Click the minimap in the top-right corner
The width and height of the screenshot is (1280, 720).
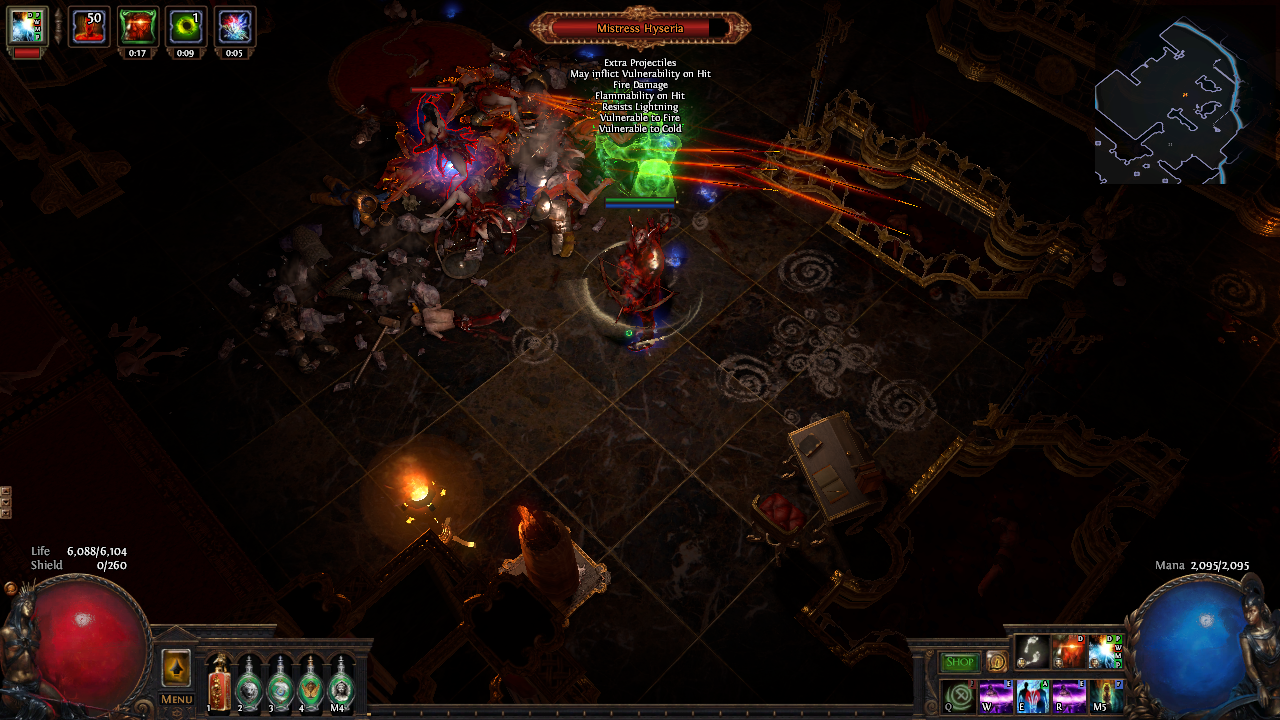click(1170, 100)
